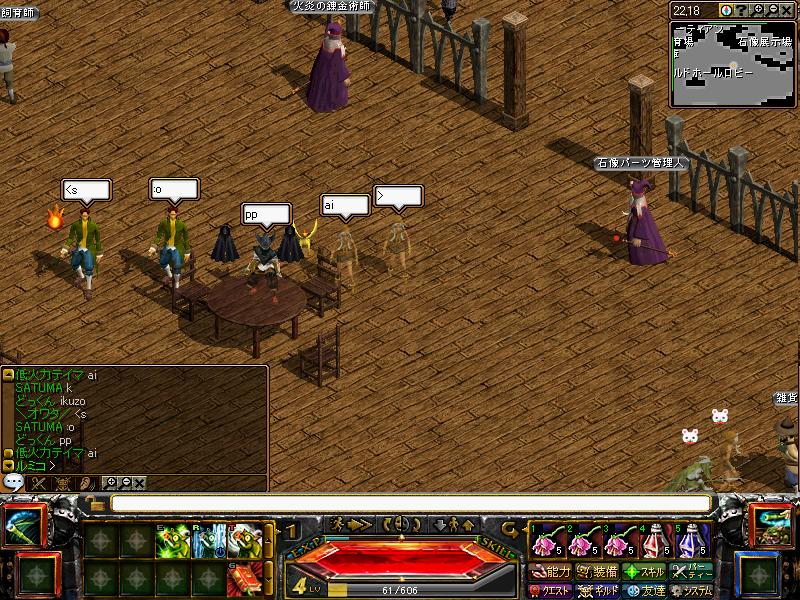Use the red potion in belt slot 4

click(x=657, y=542)
